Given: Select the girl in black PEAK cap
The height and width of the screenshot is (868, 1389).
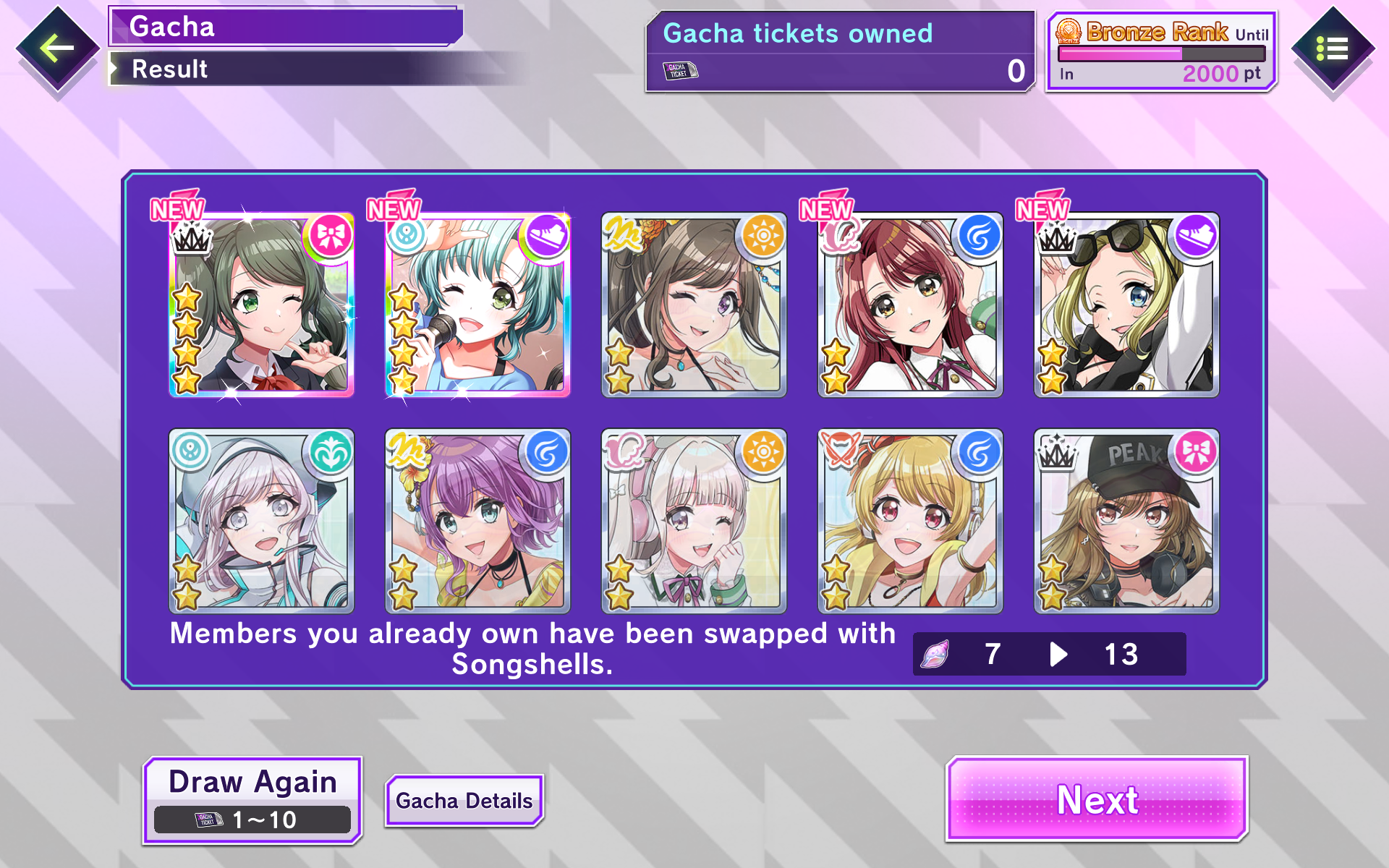Looking at the screenshot, I should tap(1126, 521).
